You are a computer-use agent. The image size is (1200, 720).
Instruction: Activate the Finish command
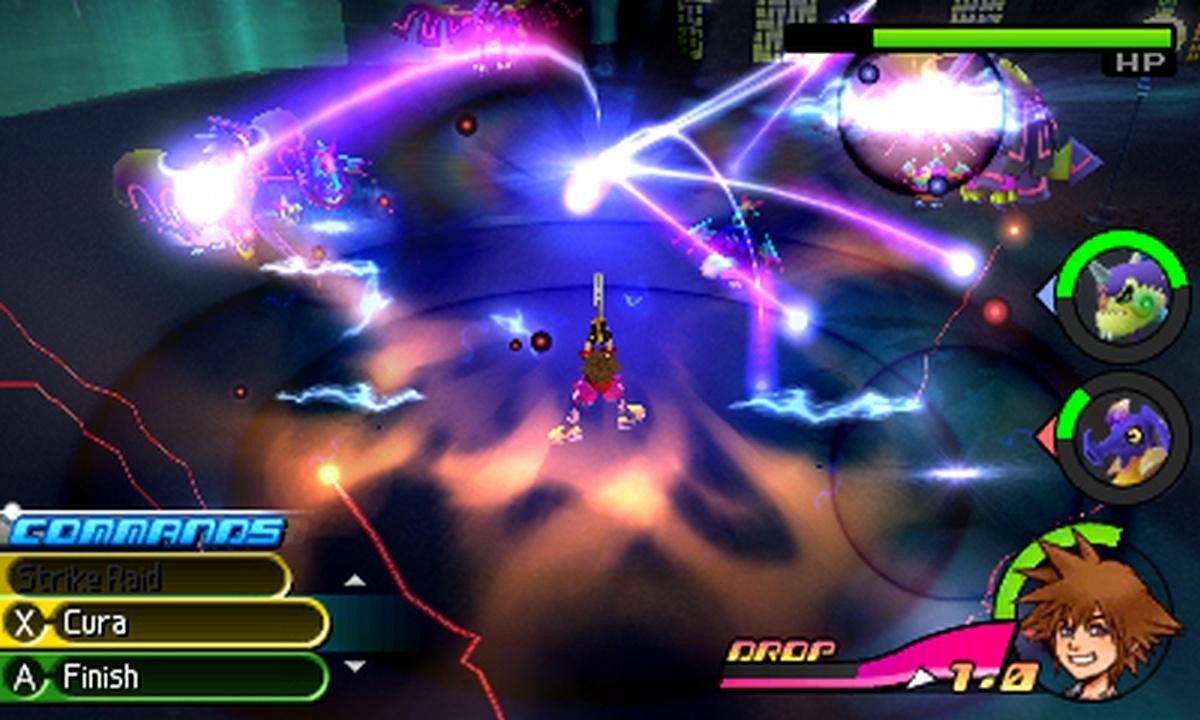click(x=165, y=677)
